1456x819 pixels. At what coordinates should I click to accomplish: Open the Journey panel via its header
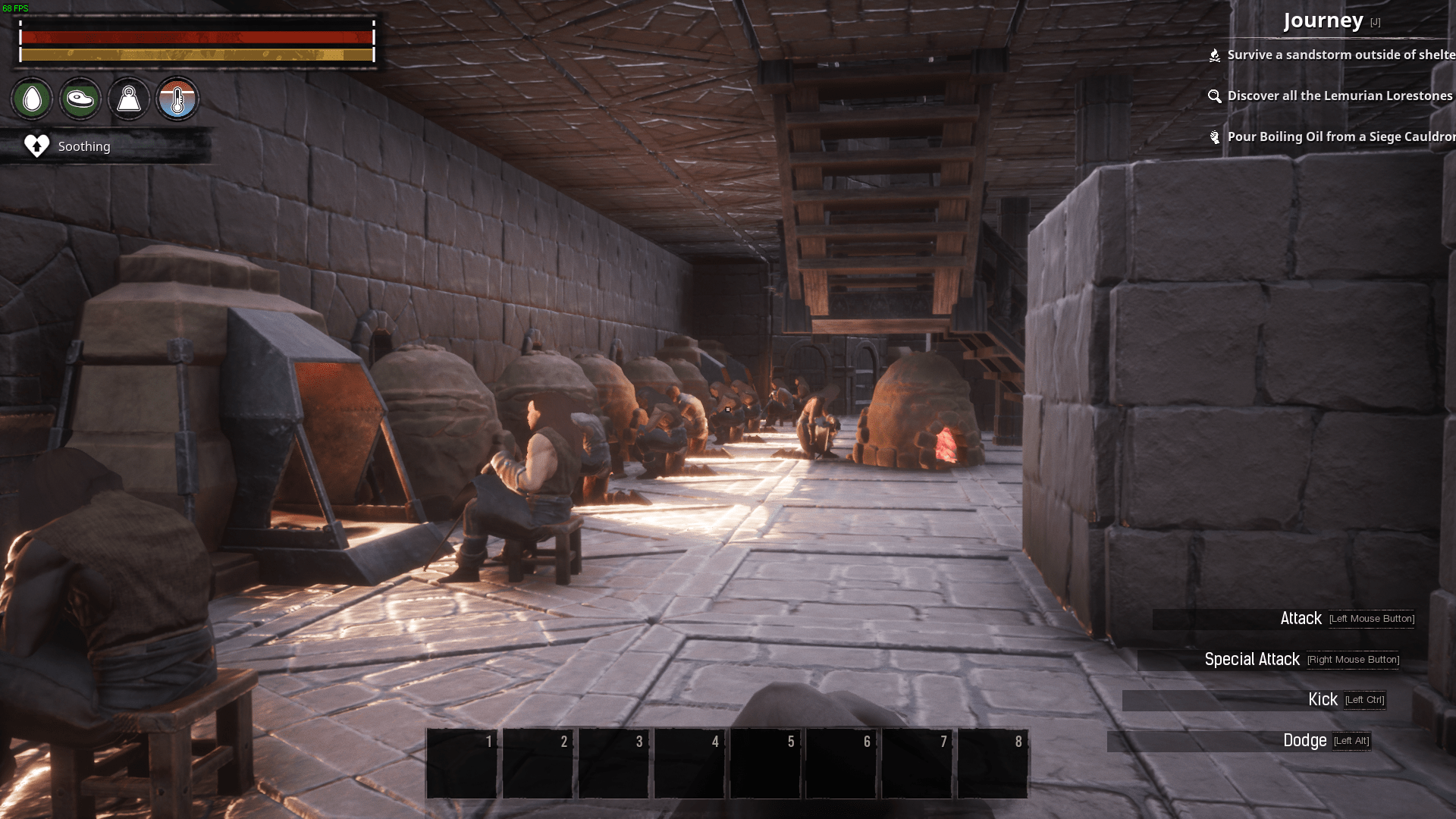(1324, 20)
